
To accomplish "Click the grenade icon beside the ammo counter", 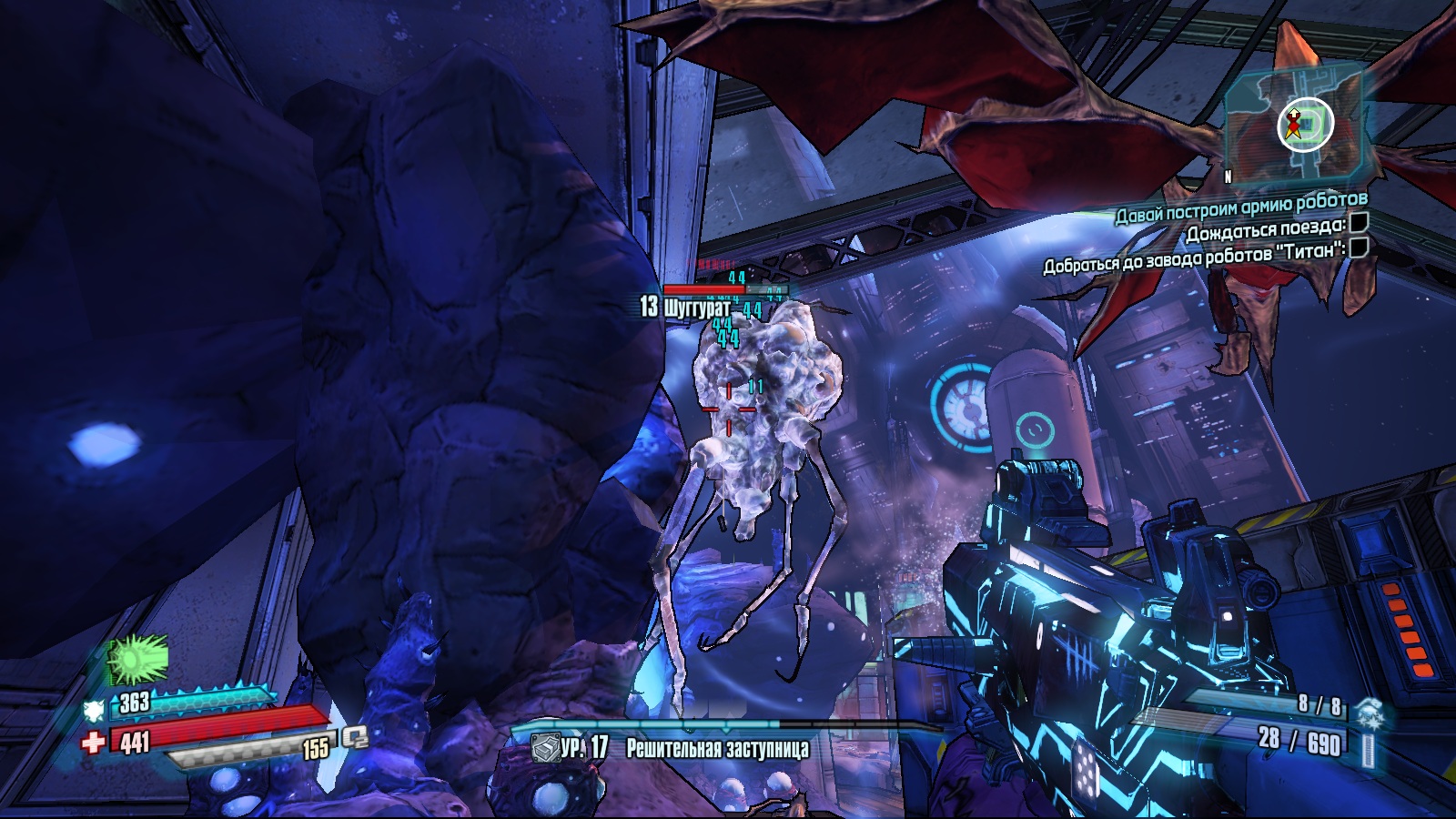I will pos(1367,715).
